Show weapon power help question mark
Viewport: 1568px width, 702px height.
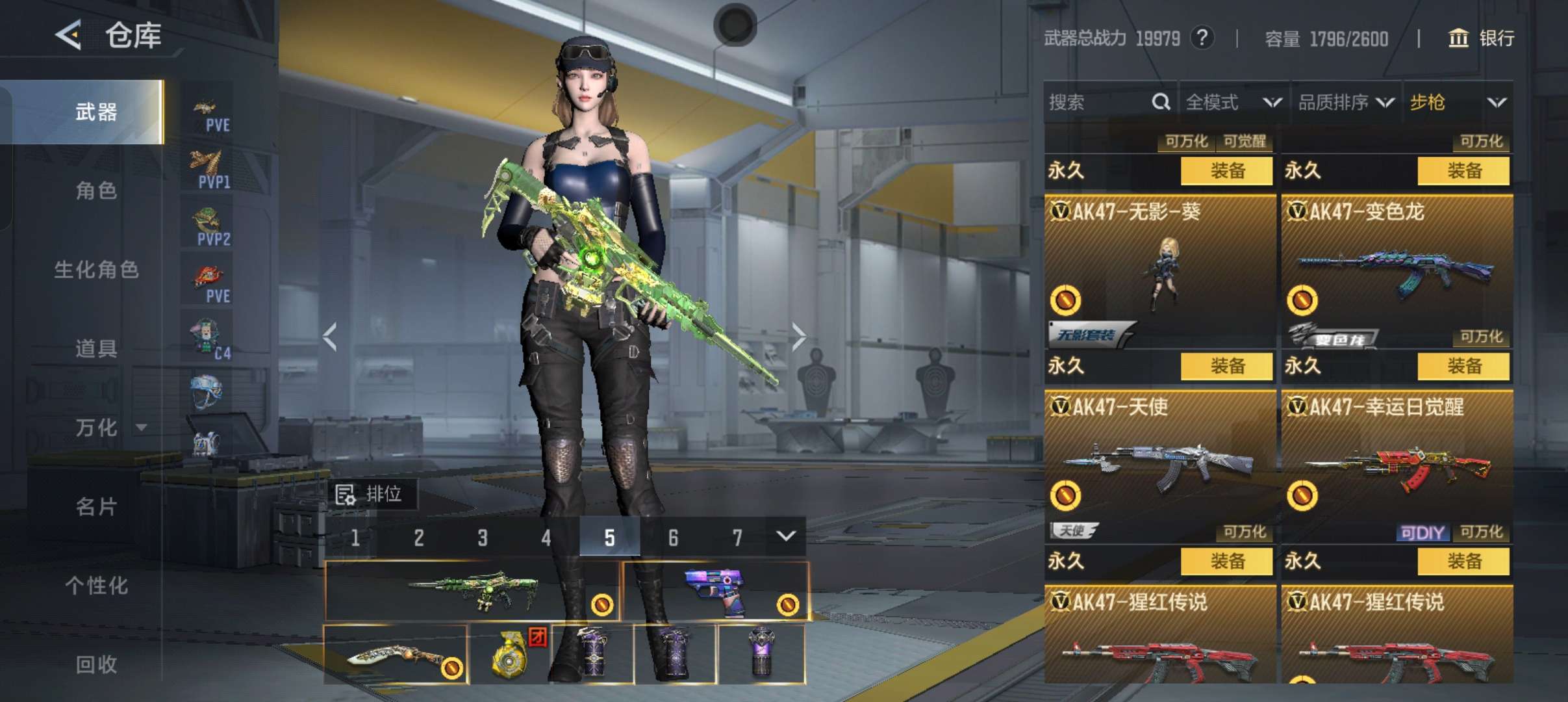[x=1202, y=38]
